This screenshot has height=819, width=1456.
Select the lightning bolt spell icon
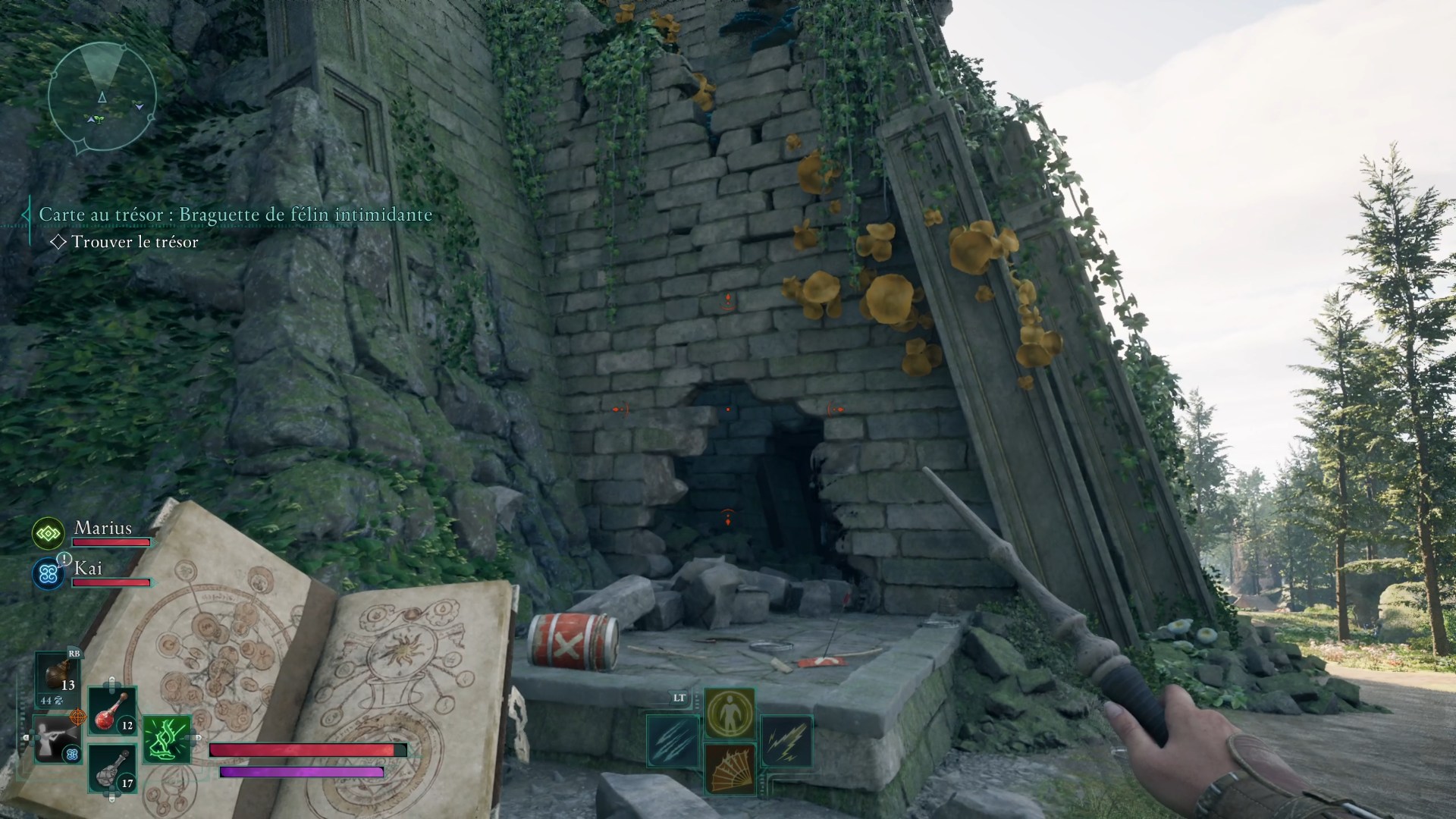[x=789, y=743]
